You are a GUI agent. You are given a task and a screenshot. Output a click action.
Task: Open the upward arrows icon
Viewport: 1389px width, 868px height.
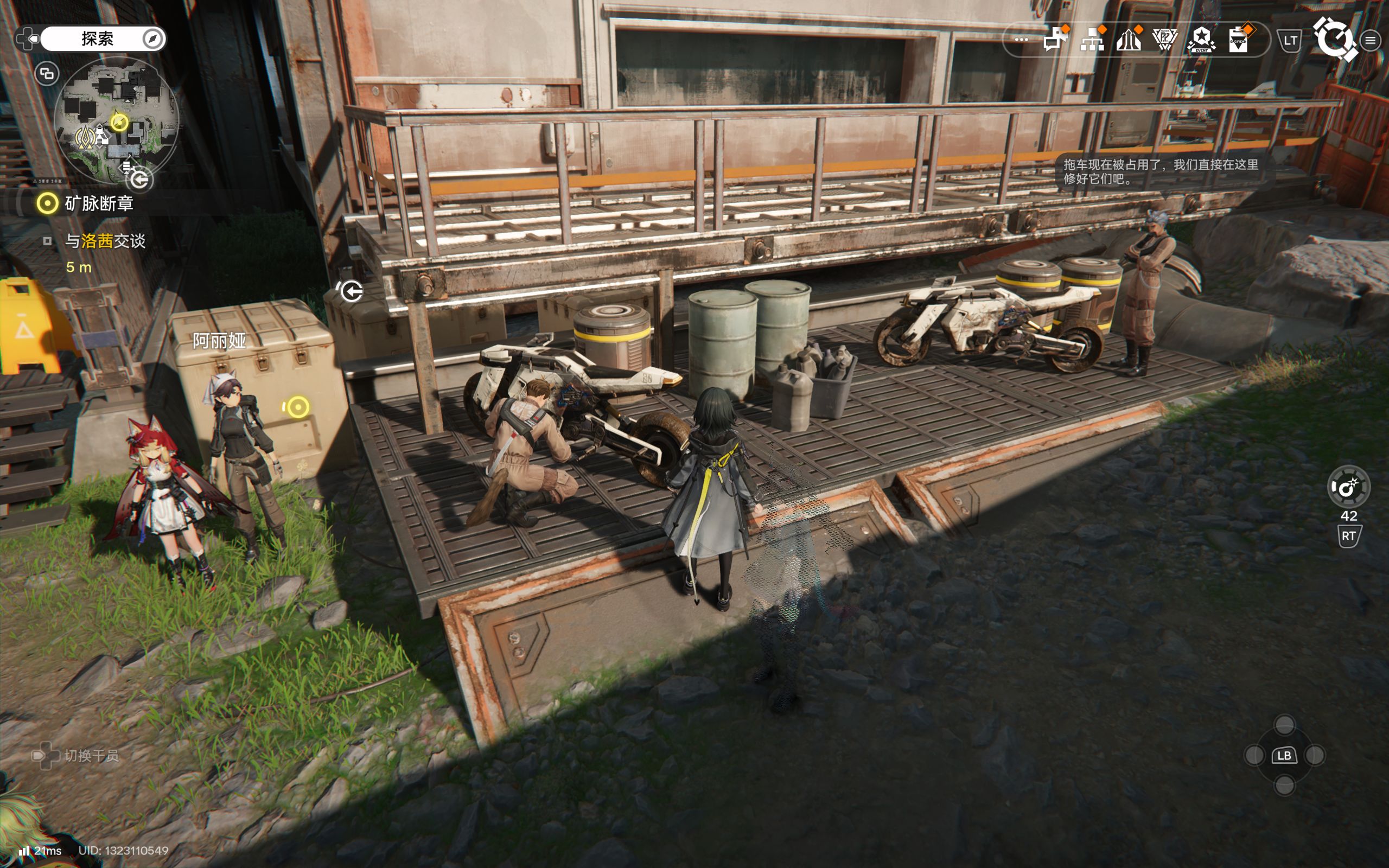tap(1129, 40)
